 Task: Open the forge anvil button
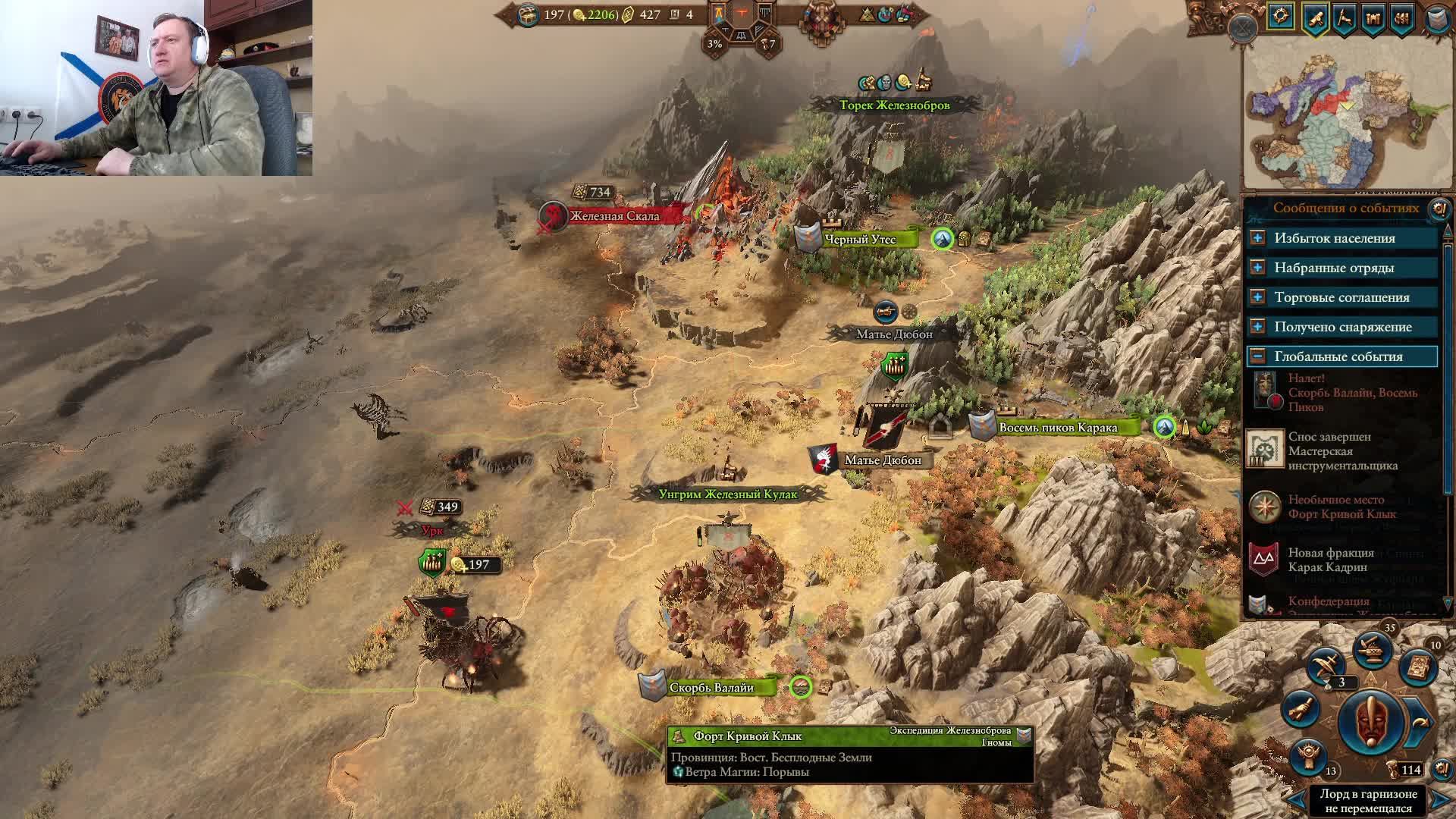click(x=1373, y=649)
